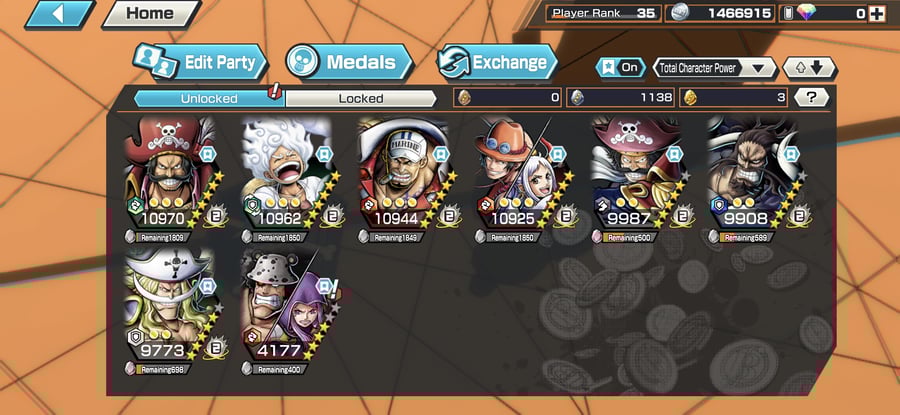Screen dimensions: 900x415
Task: Open the Exchange menu
Action: tap(497, 62)
